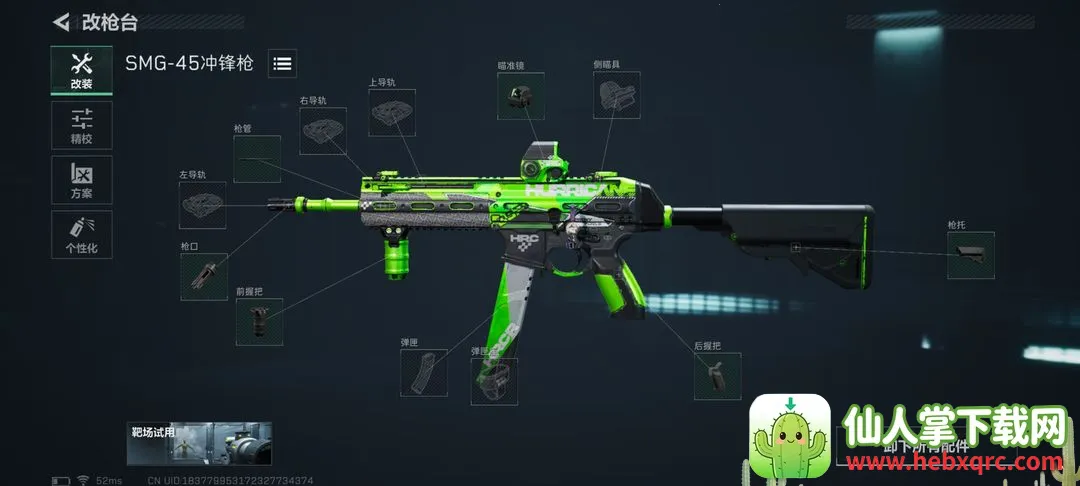
Task: Start the 靶场试用 firing range trial
Action: click(199, 443)
